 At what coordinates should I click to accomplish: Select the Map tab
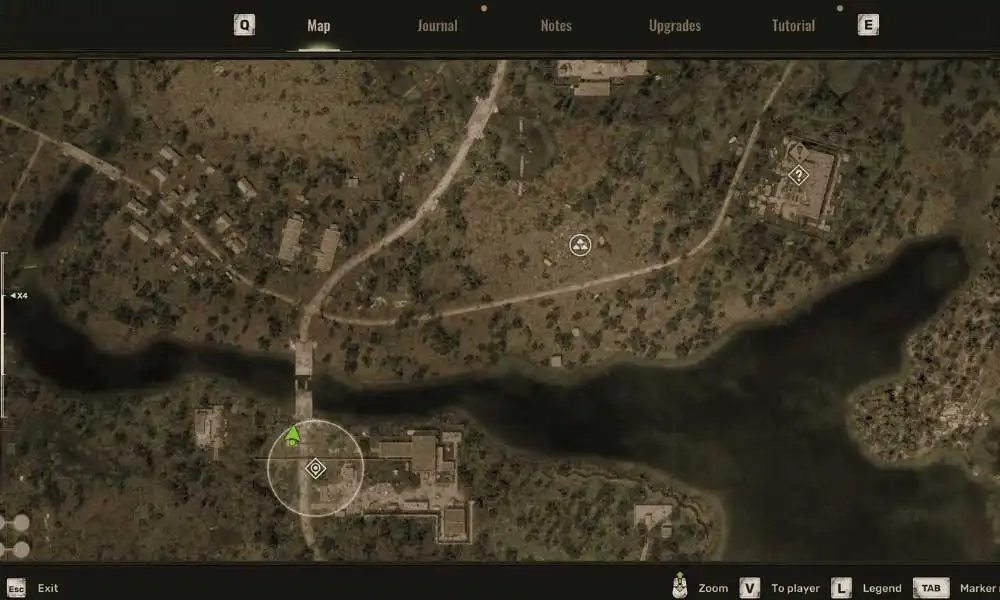point(319,26)
